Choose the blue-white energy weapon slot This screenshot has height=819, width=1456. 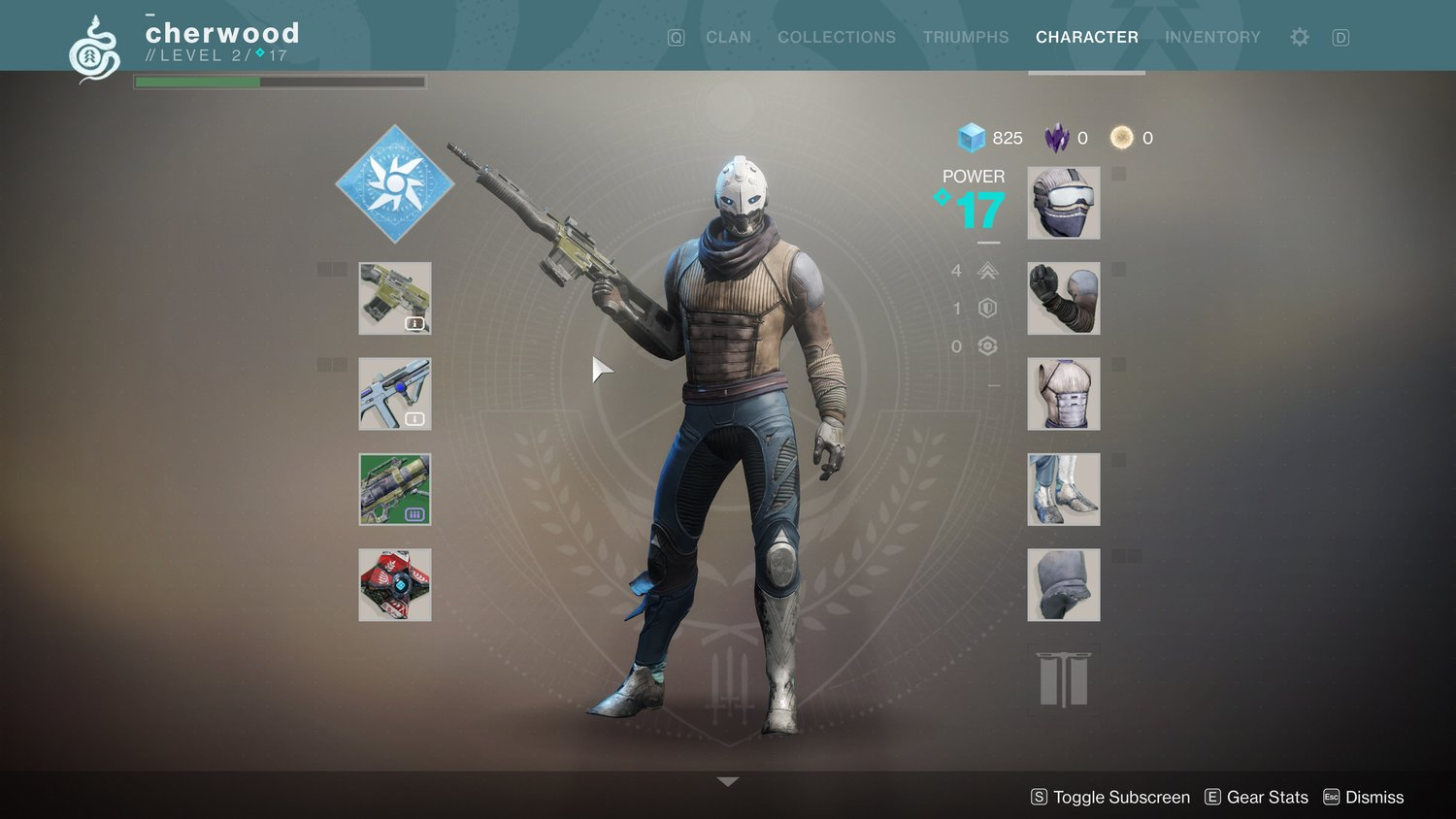395,394
